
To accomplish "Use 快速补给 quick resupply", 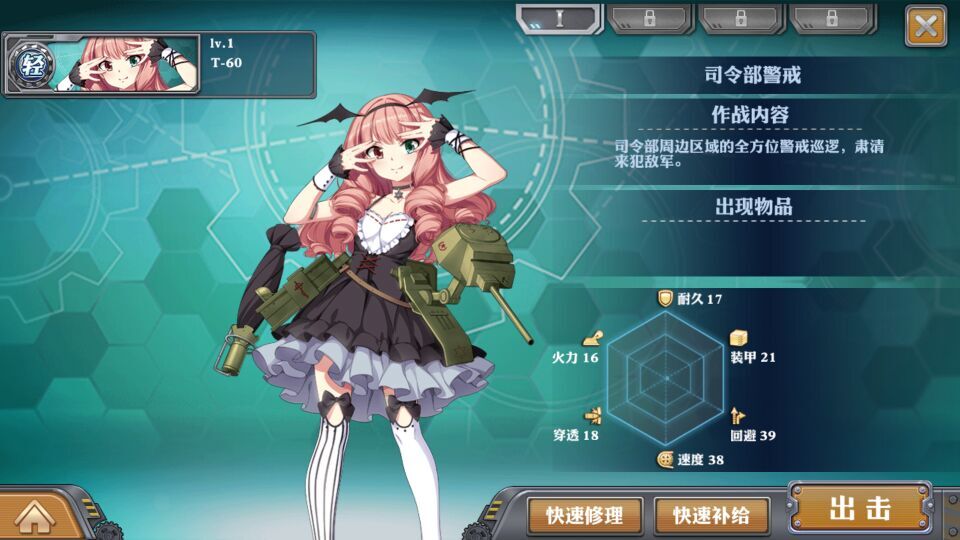I will 711,515.
